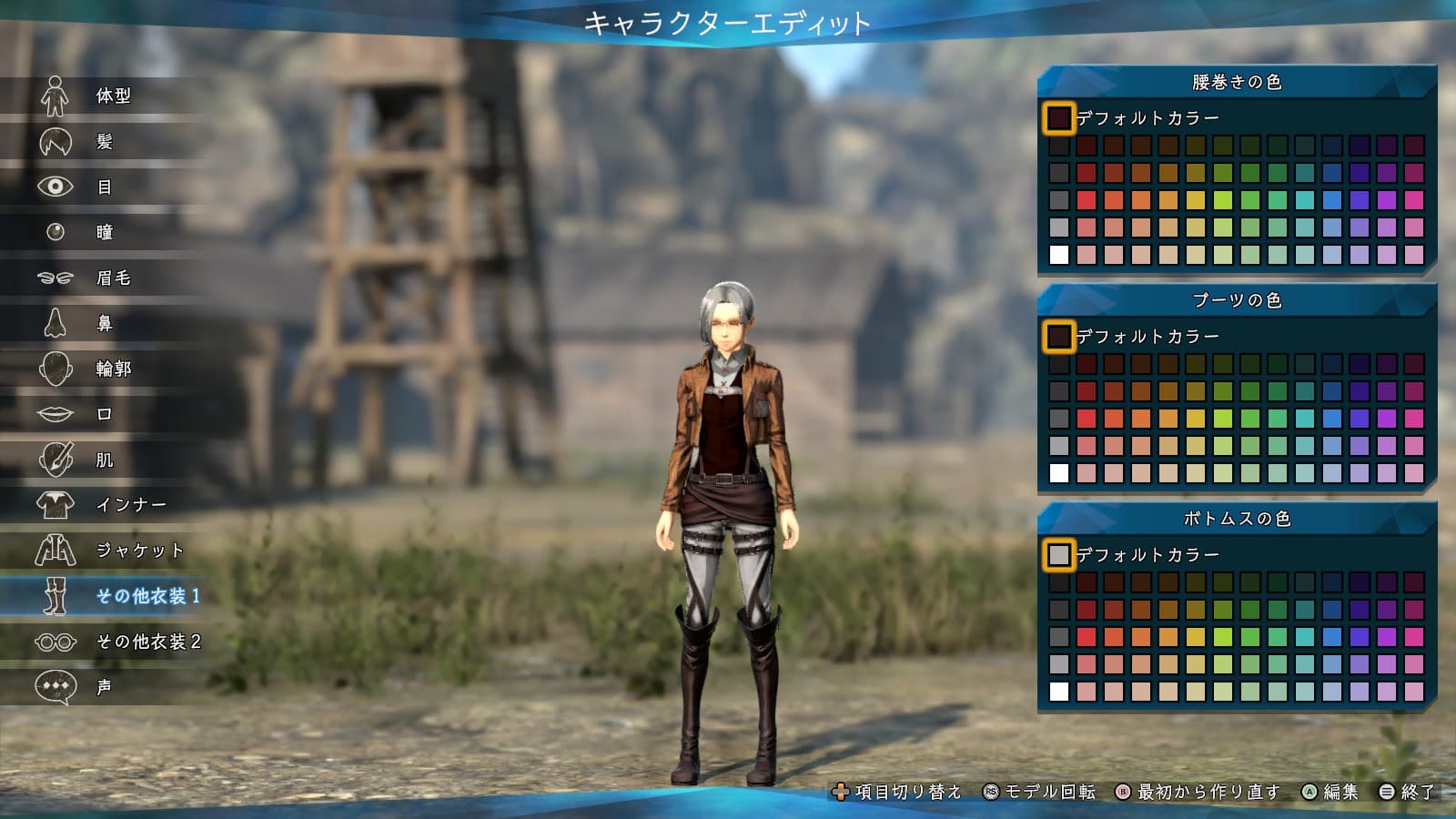The height and width of the screenshot is (819, 1456).
Task: Choose the white swatch in the ブーツの色 palette
Action: click(x=1059, y=473)
